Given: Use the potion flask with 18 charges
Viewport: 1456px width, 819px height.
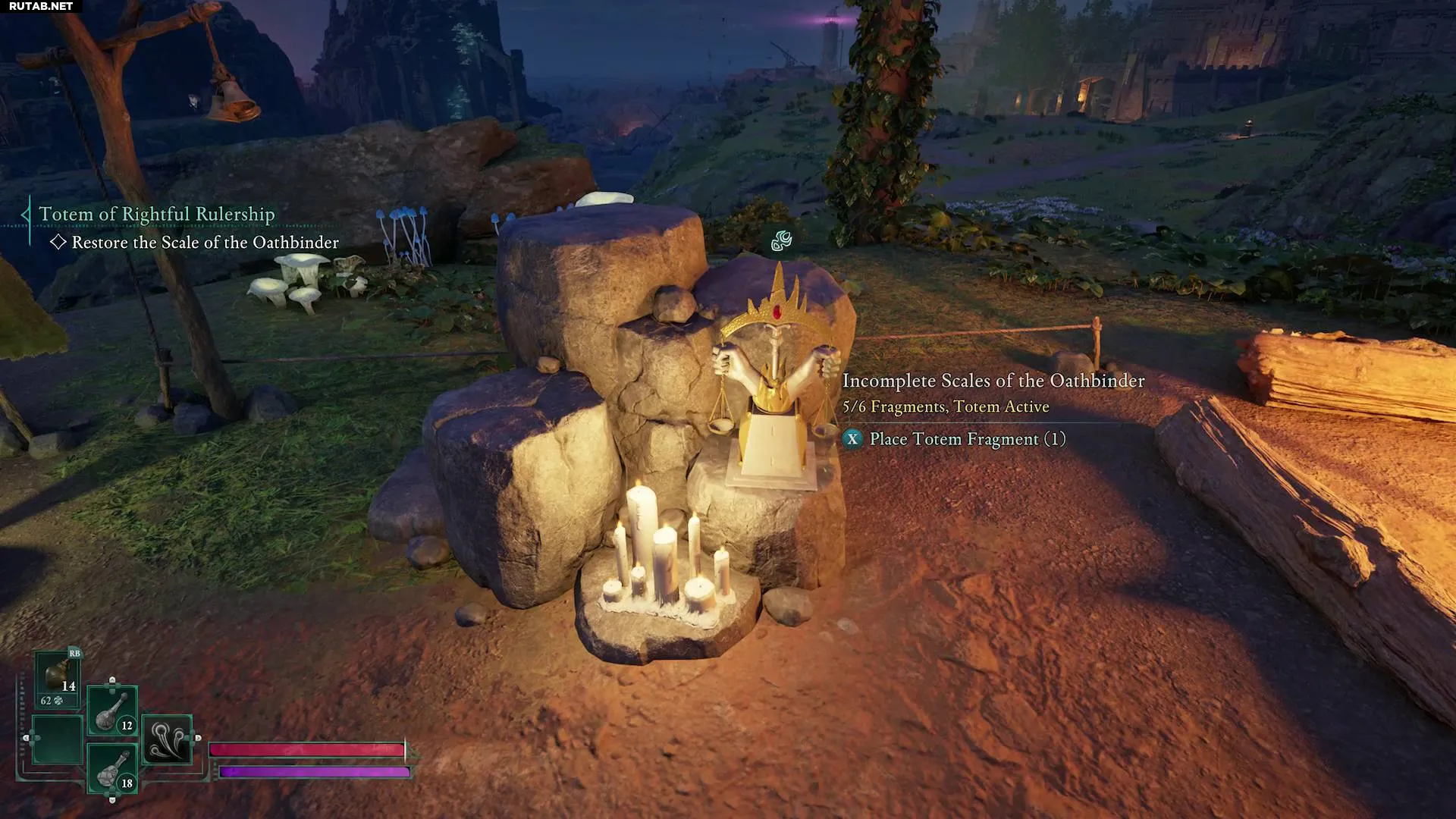Looking at the screenshot, I should (x=112, y=768).
